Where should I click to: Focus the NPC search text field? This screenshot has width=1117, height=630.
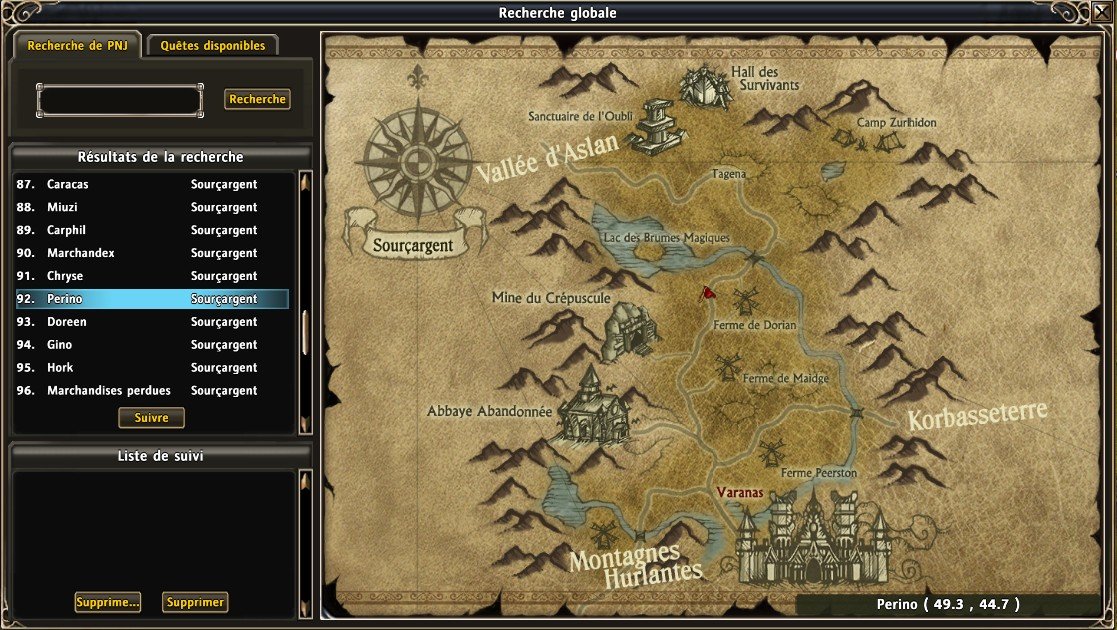point(120,100)
